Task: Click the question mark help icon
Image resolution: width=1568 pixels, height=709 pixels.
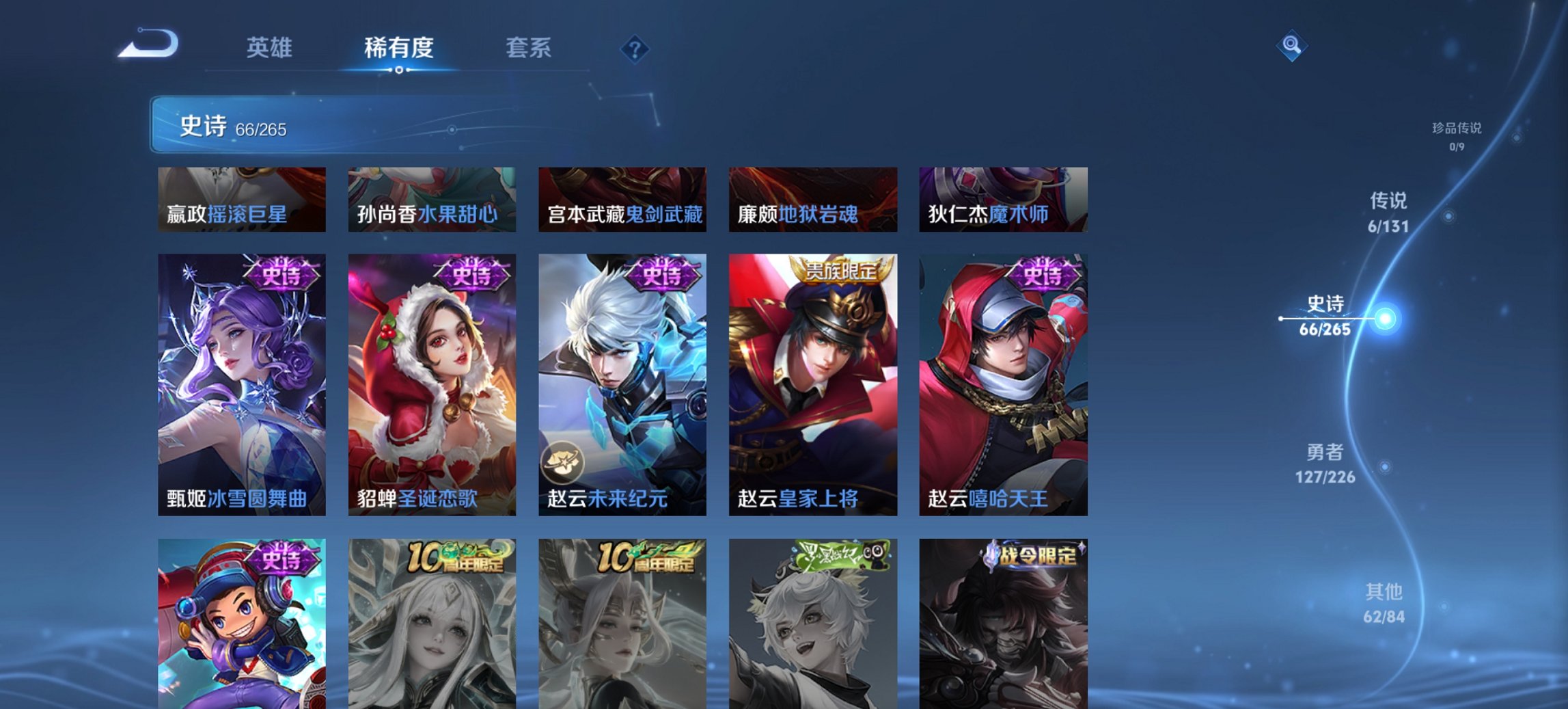Action: pos(635,49)
